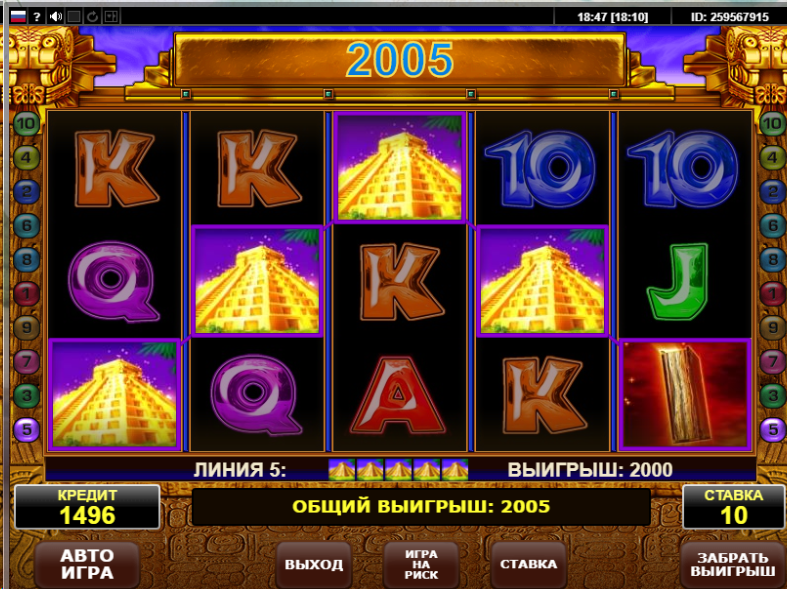Click the СТАВКА button beside ИГРА НА РИСК
The height and width of the screenshot is (589, 787).
pos(528,564)
